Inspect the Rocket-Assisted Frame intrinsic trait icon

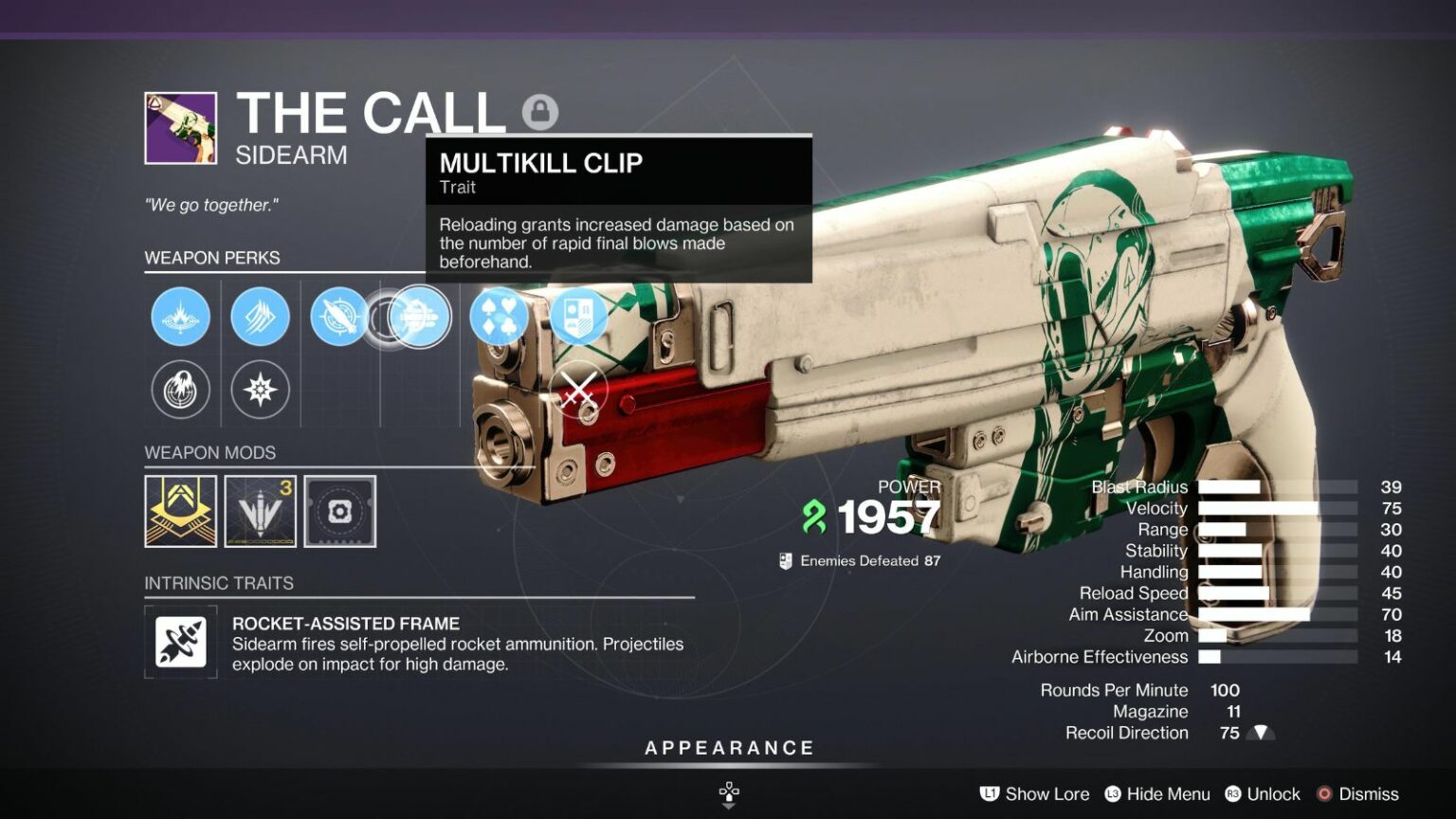tap(178, 642)
